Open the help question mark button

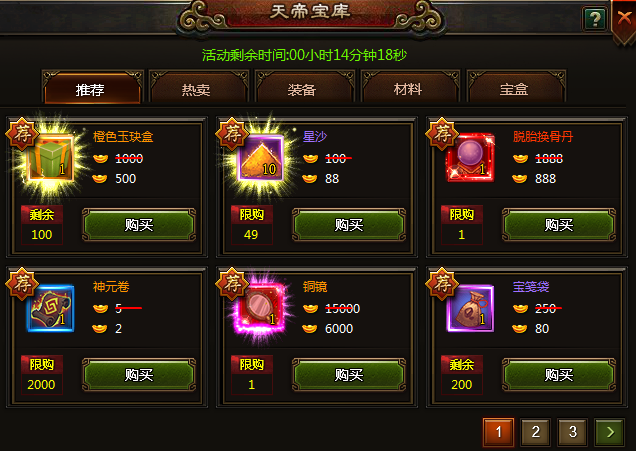[594, 19]
